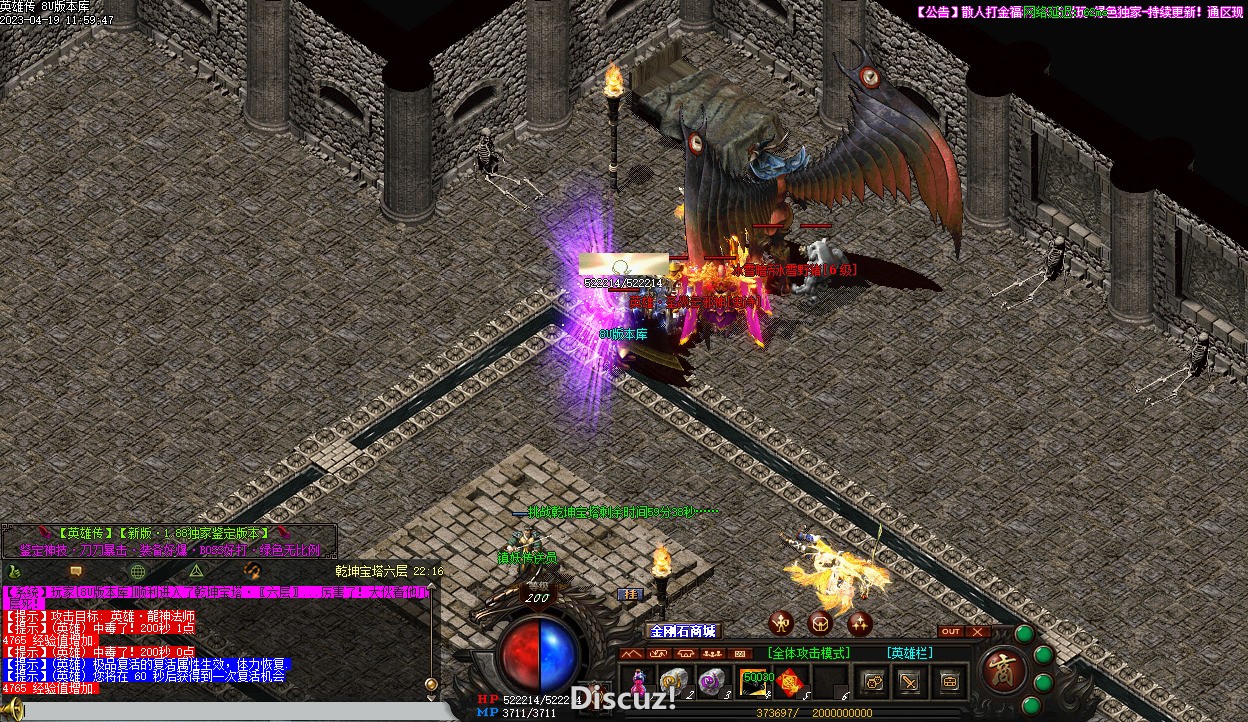The height and width of the screenshot is (722, 1248).
Task: Close the game with the X button
Action: coord(977,631)
